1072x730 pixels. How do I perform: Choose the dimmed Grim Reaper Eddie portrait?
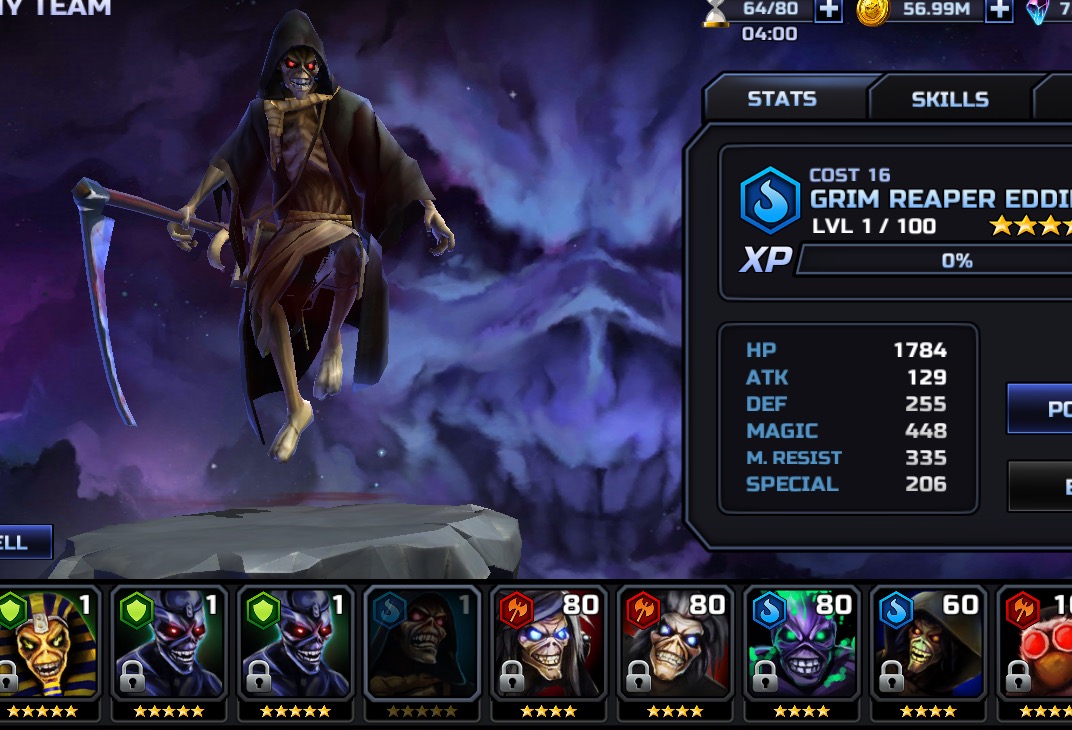(417, 645)
